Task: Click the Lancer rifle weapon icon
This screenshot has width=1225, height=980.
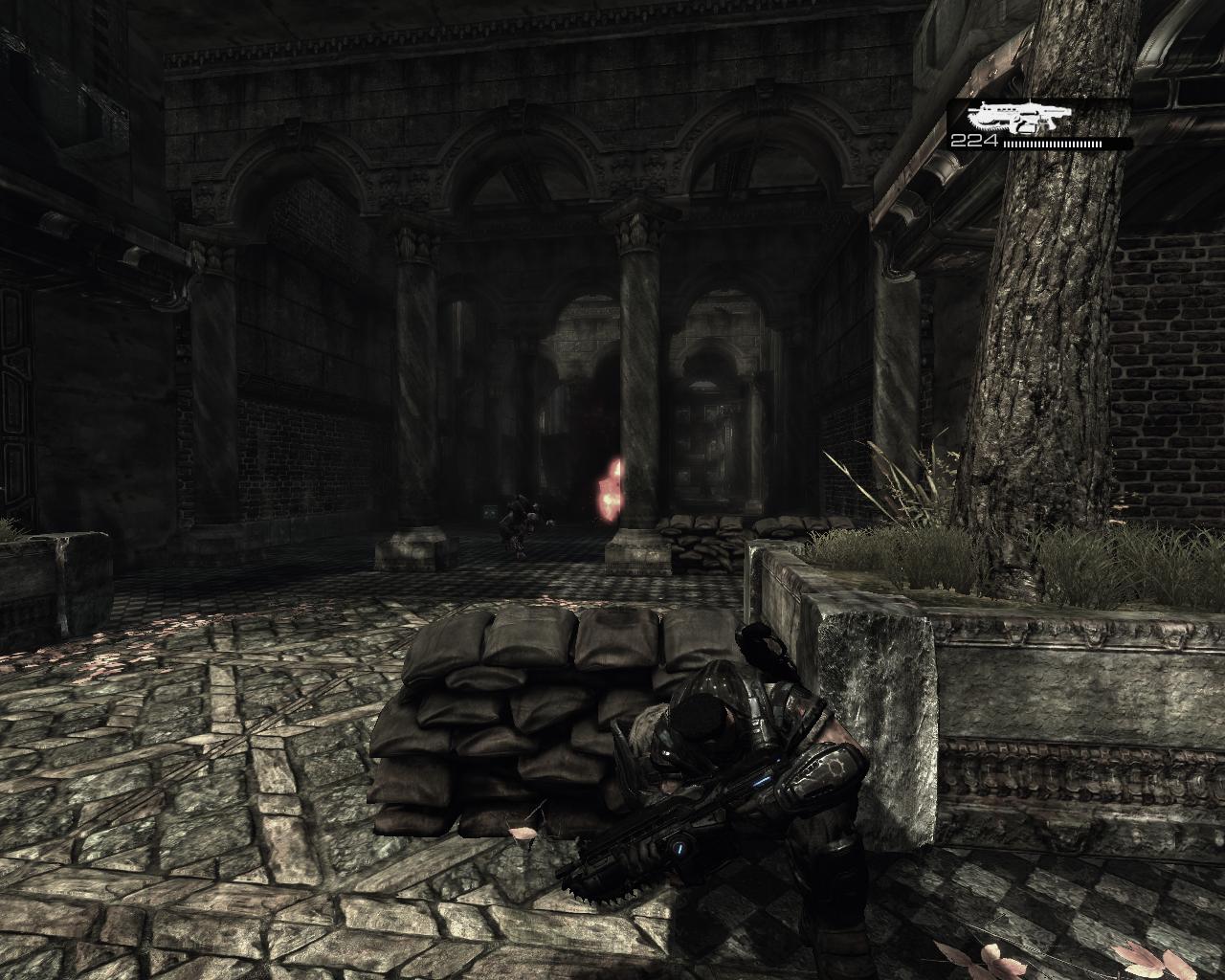Action: click(1016, 119)
